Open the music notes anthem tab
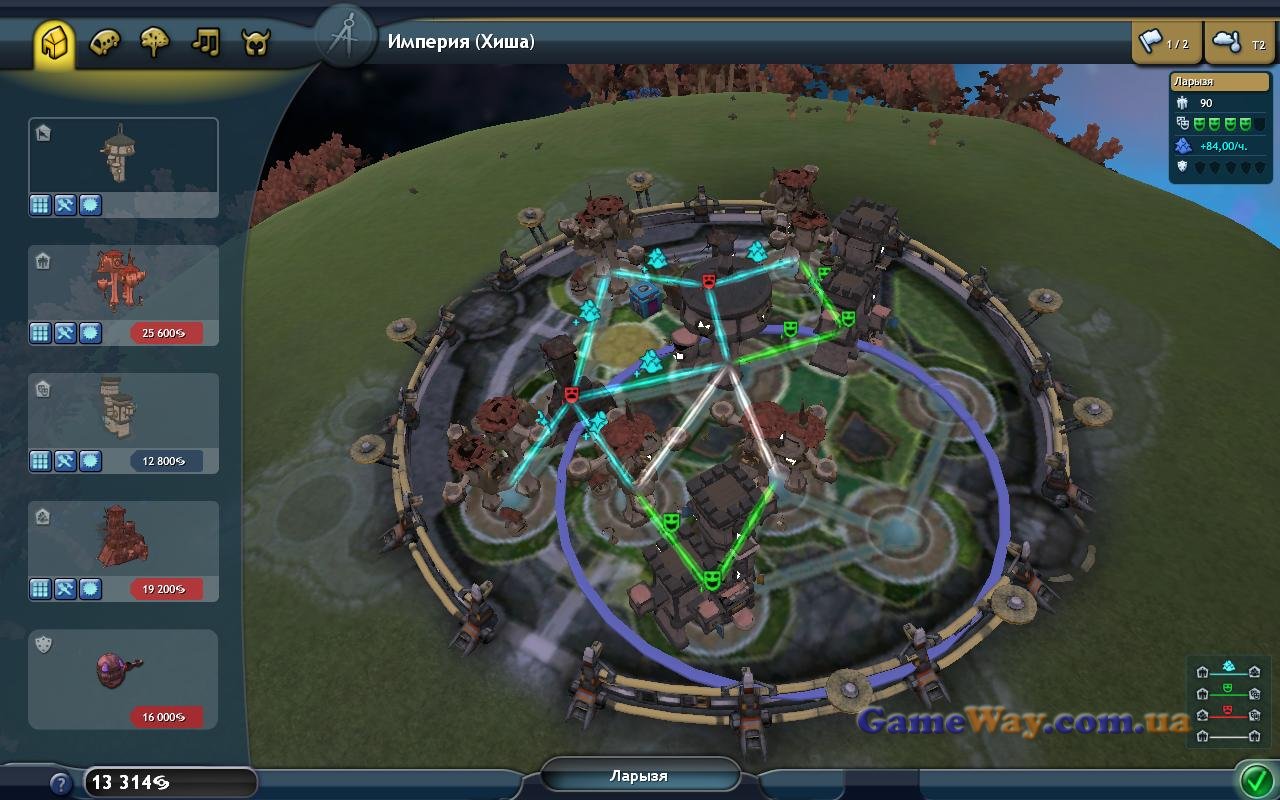Screen dimensions: 1280x800 206,43
